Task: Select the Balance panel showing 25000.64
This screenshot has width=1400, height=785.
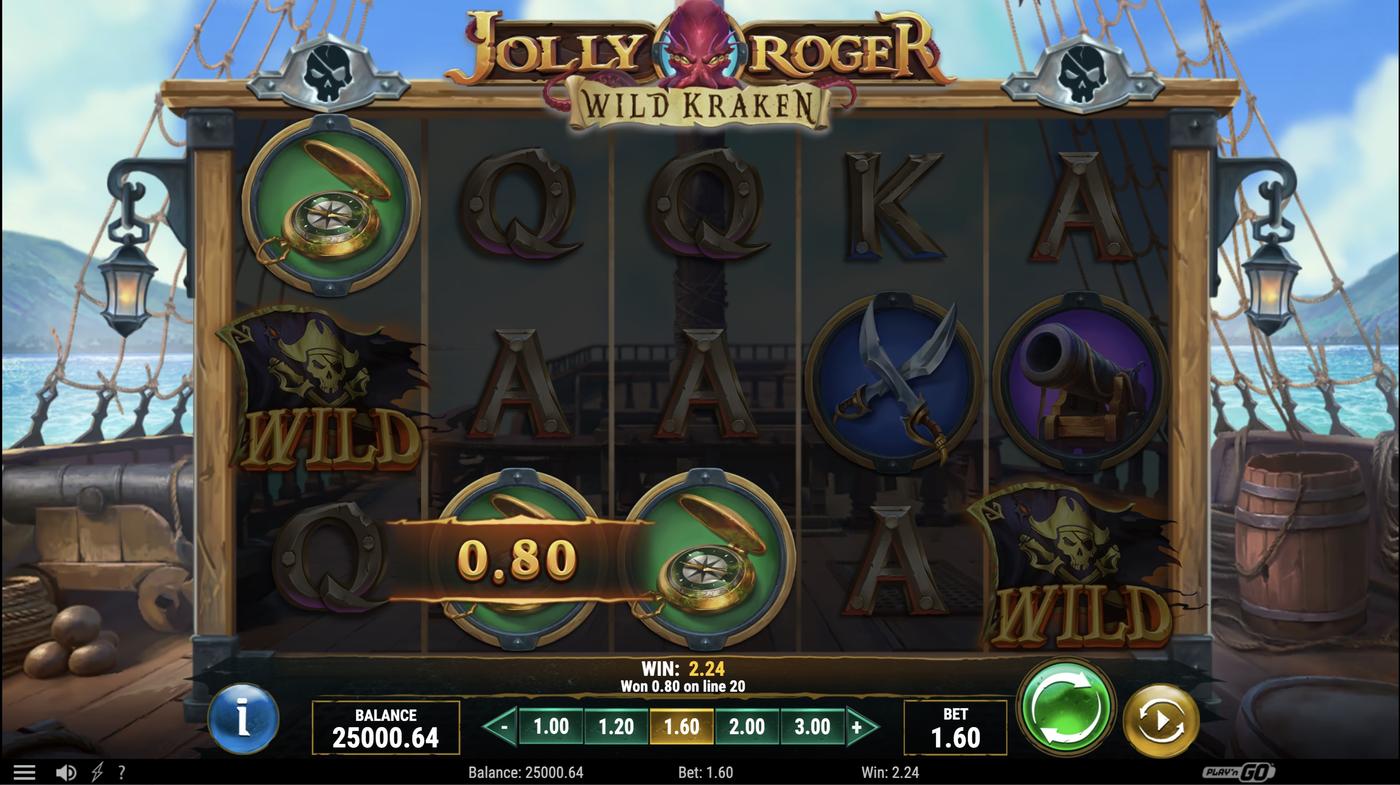Action: point(385,725)
